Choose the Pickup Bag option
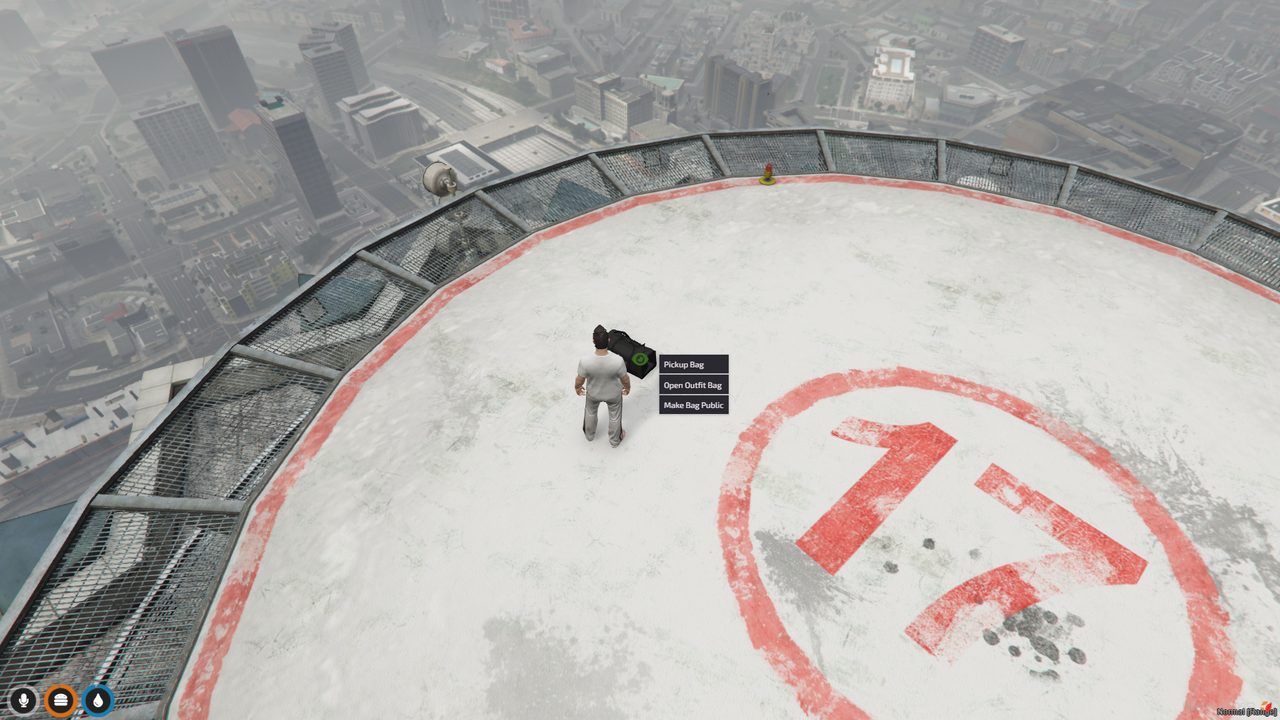Image resolution: width=1280 pixels, height=720 pixels. pos(693,365)
